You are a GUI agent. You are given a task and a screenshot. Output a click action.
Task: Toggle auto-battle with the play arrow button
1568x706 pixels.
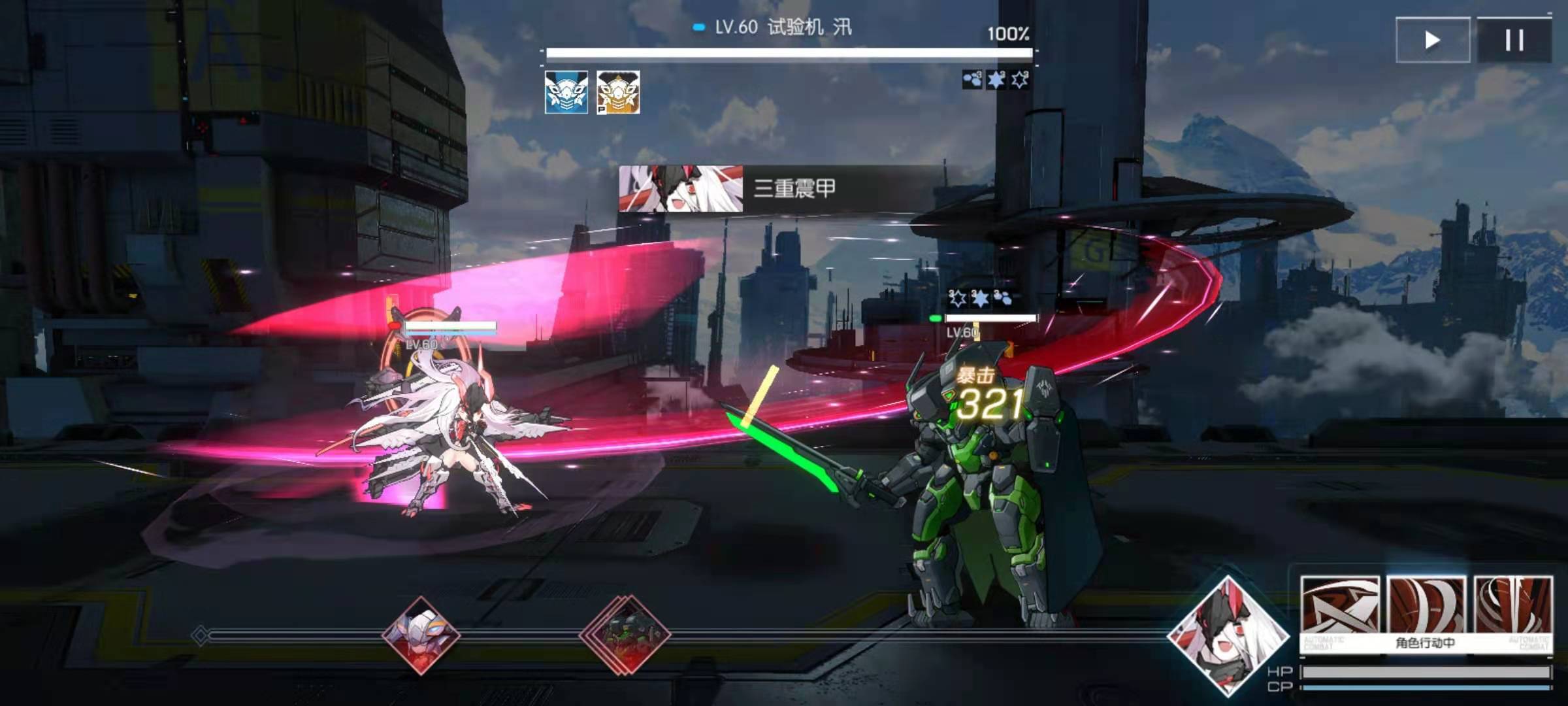pos(1433,41)
